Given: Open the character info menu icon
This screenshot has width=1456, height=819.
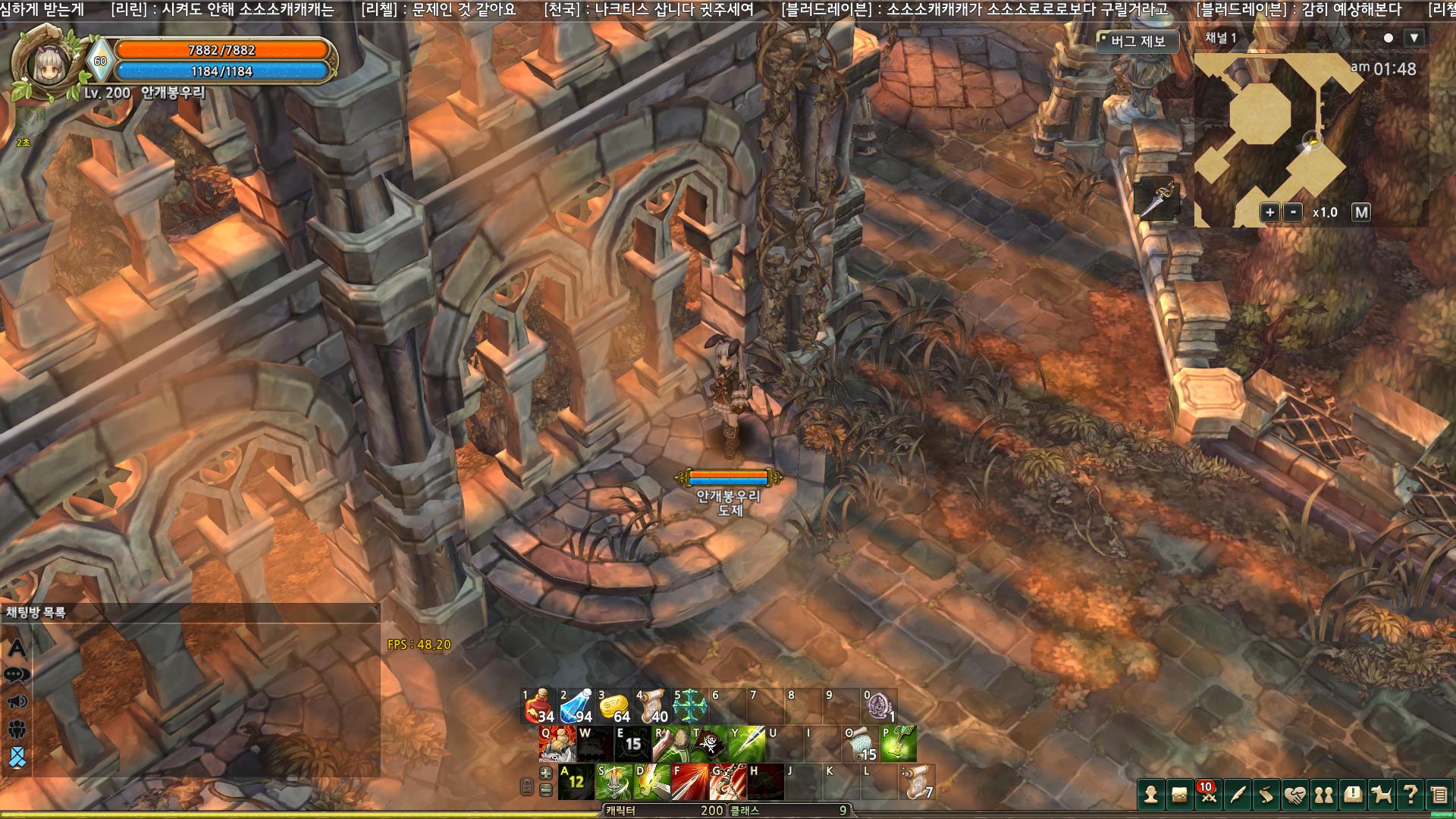Looking at the screenshot, I should pos(1151,795).
